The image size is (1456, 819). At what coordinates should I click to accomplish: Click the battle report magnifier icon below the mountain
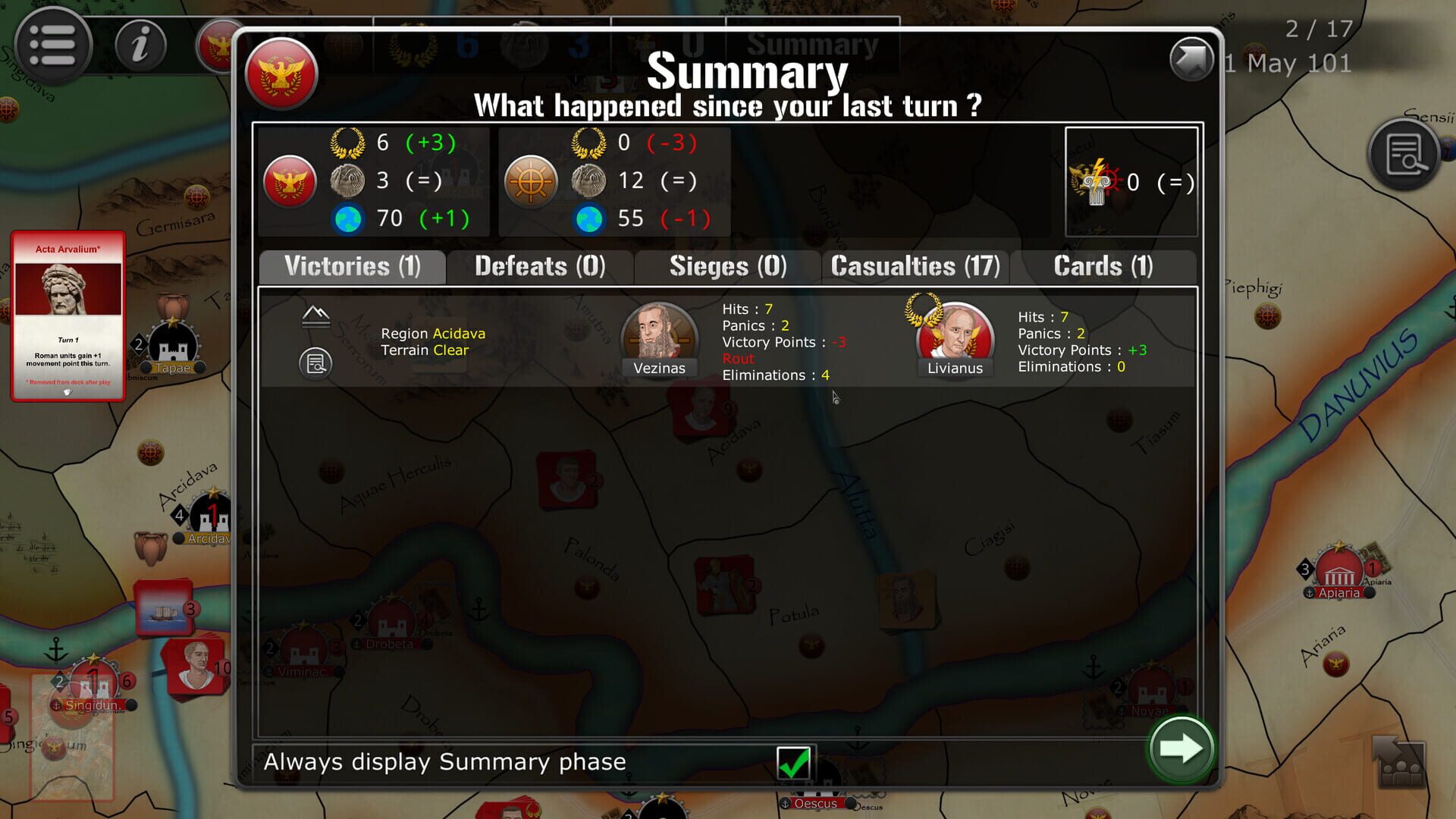pyautogui.click(x=315, y=364)
